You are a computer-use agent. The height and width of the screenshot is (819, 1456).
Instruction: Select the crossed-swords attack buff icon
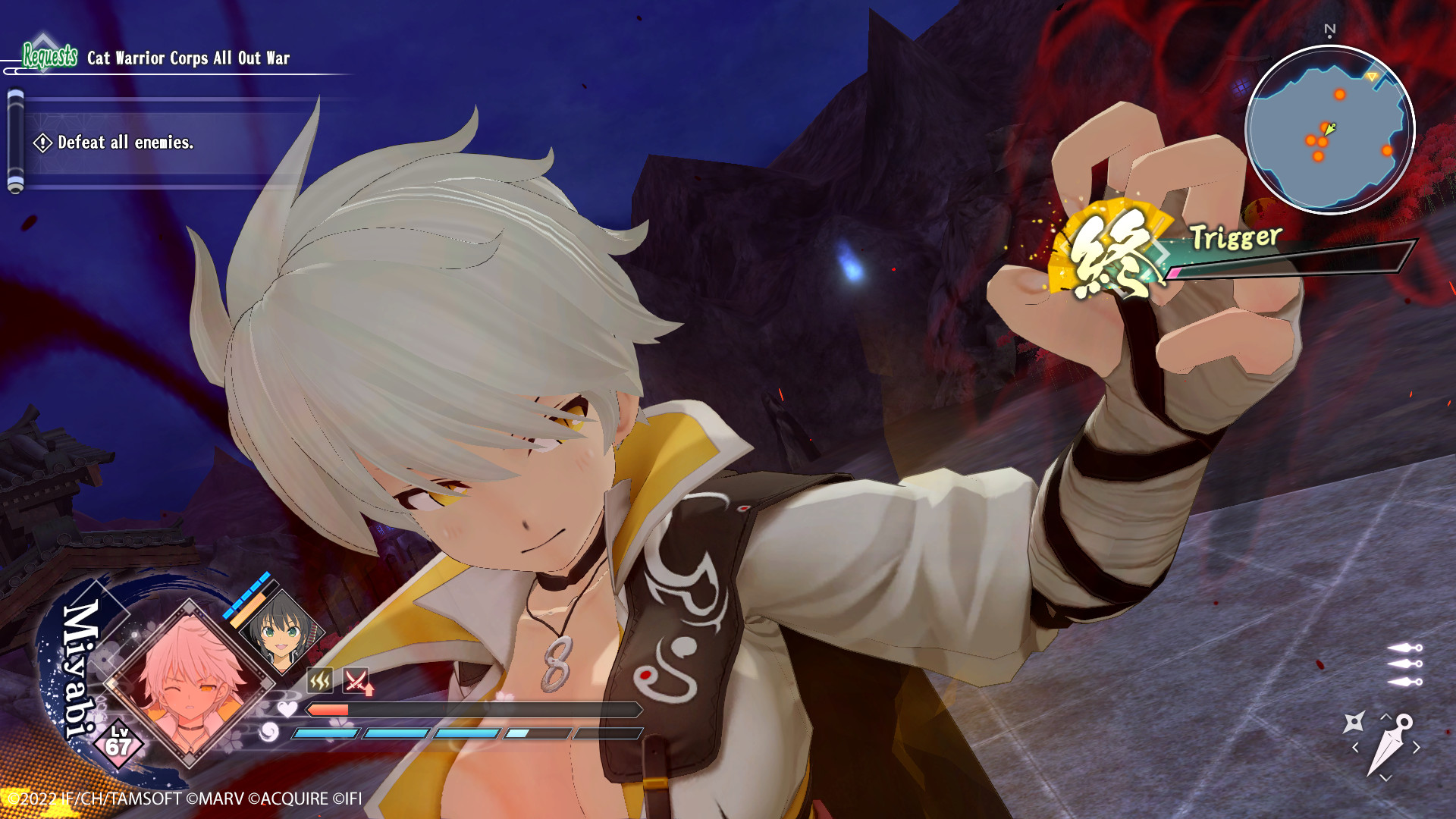[x=356, y=681]
